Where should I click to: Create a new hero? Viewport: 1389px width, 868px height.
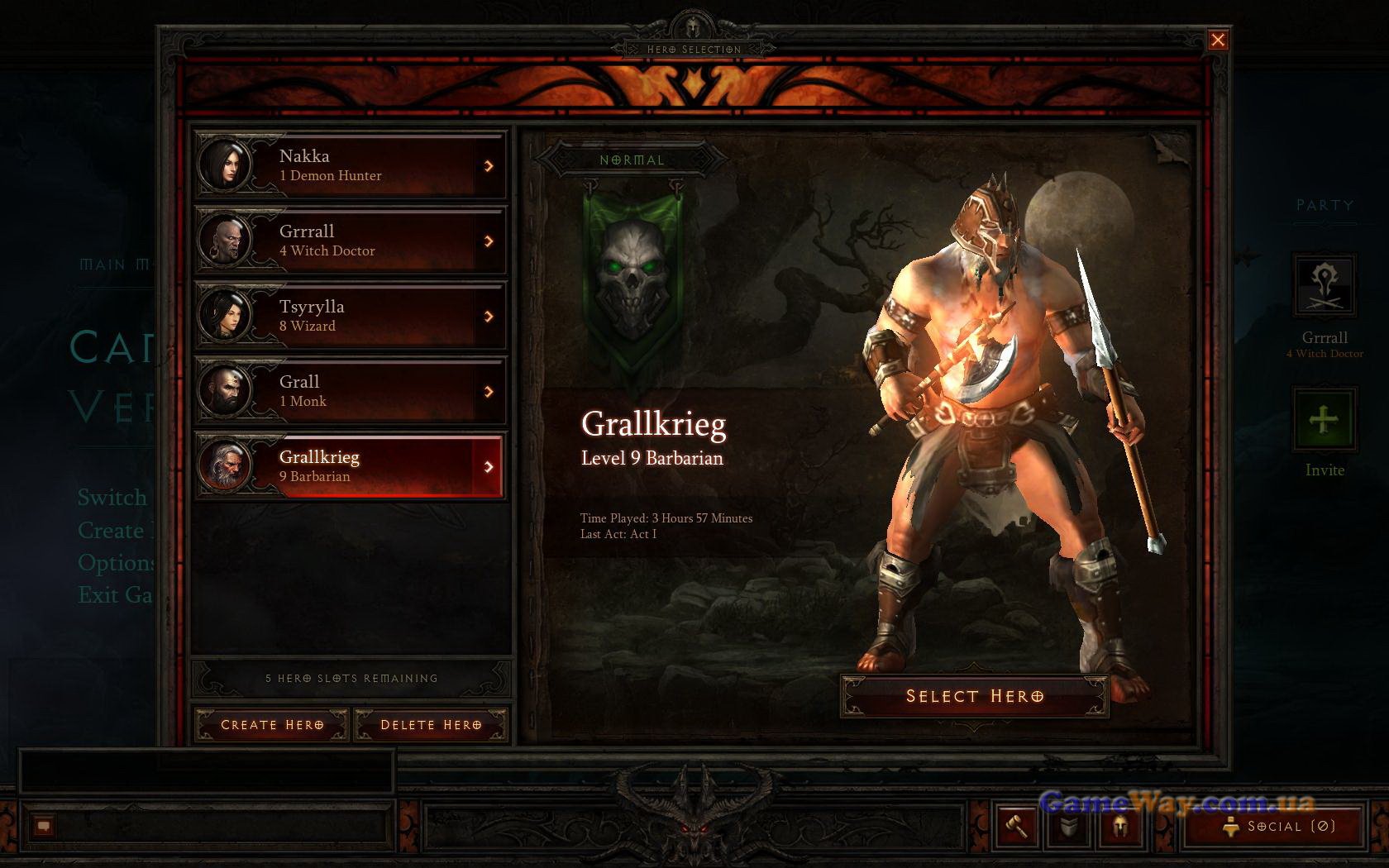[272, 725]
